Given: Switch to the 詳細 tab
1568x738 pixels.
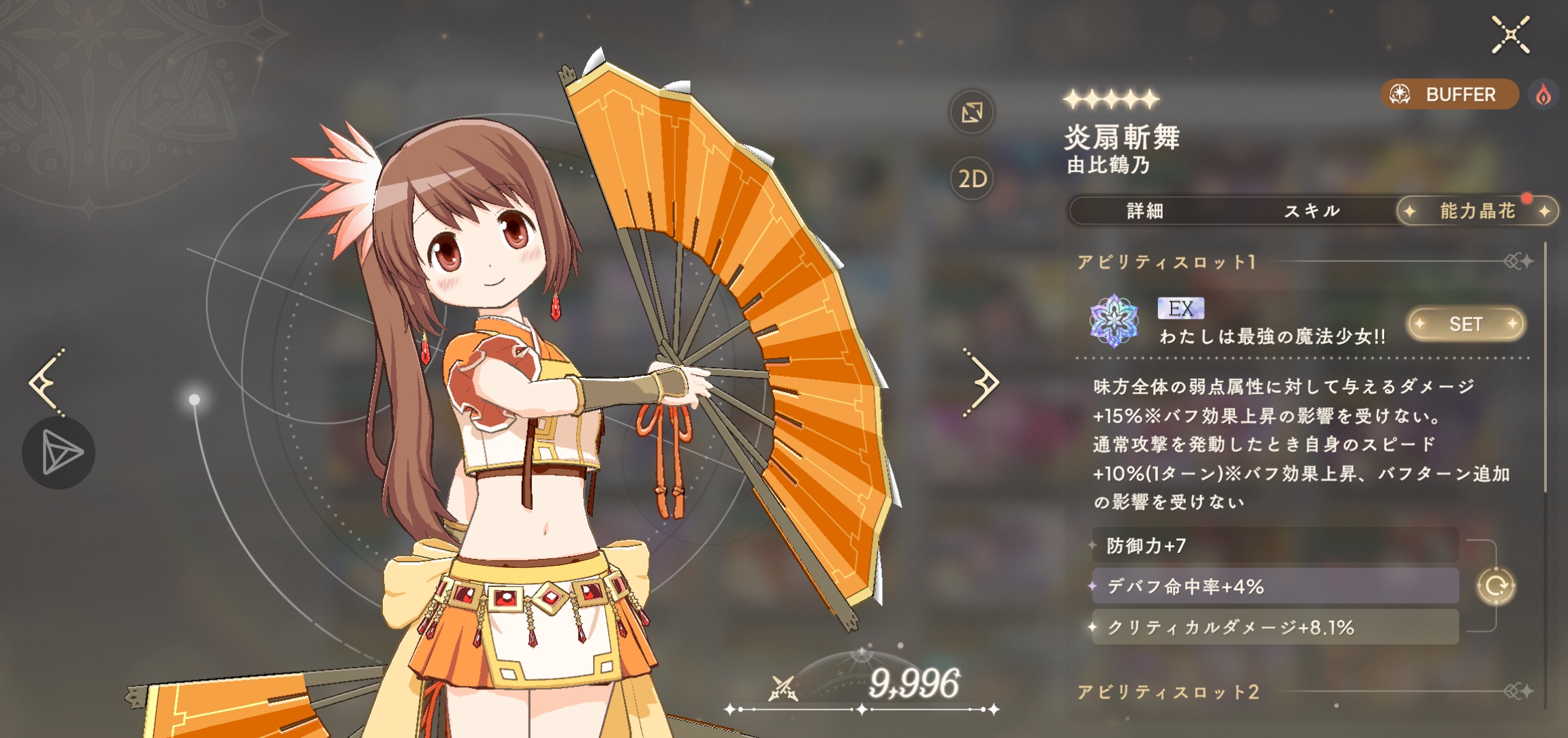Looking at the screenshot, I should pos(1145,211).
